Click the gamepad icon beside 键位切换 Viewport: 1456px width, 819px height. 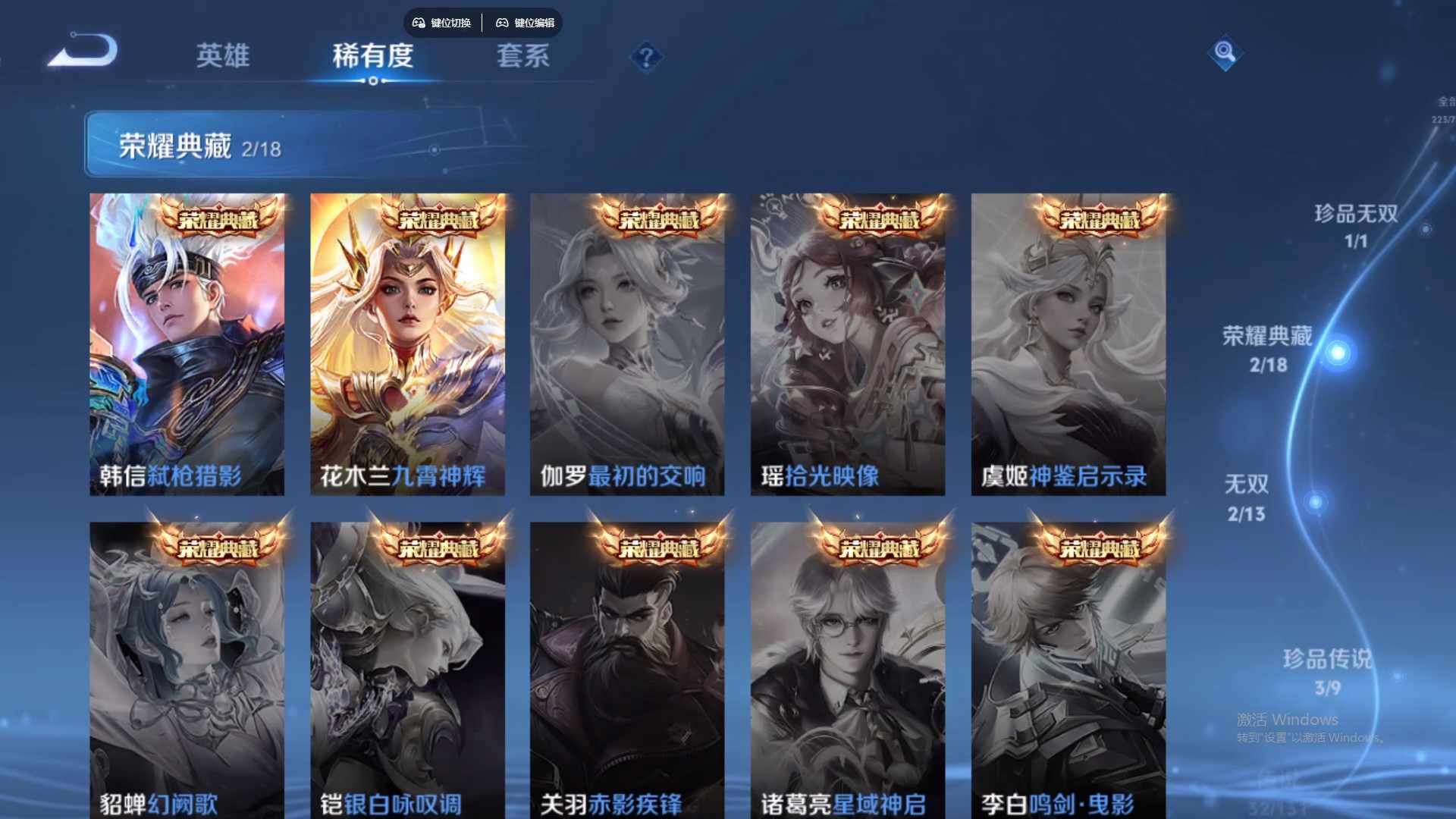[x=418, y=23]
